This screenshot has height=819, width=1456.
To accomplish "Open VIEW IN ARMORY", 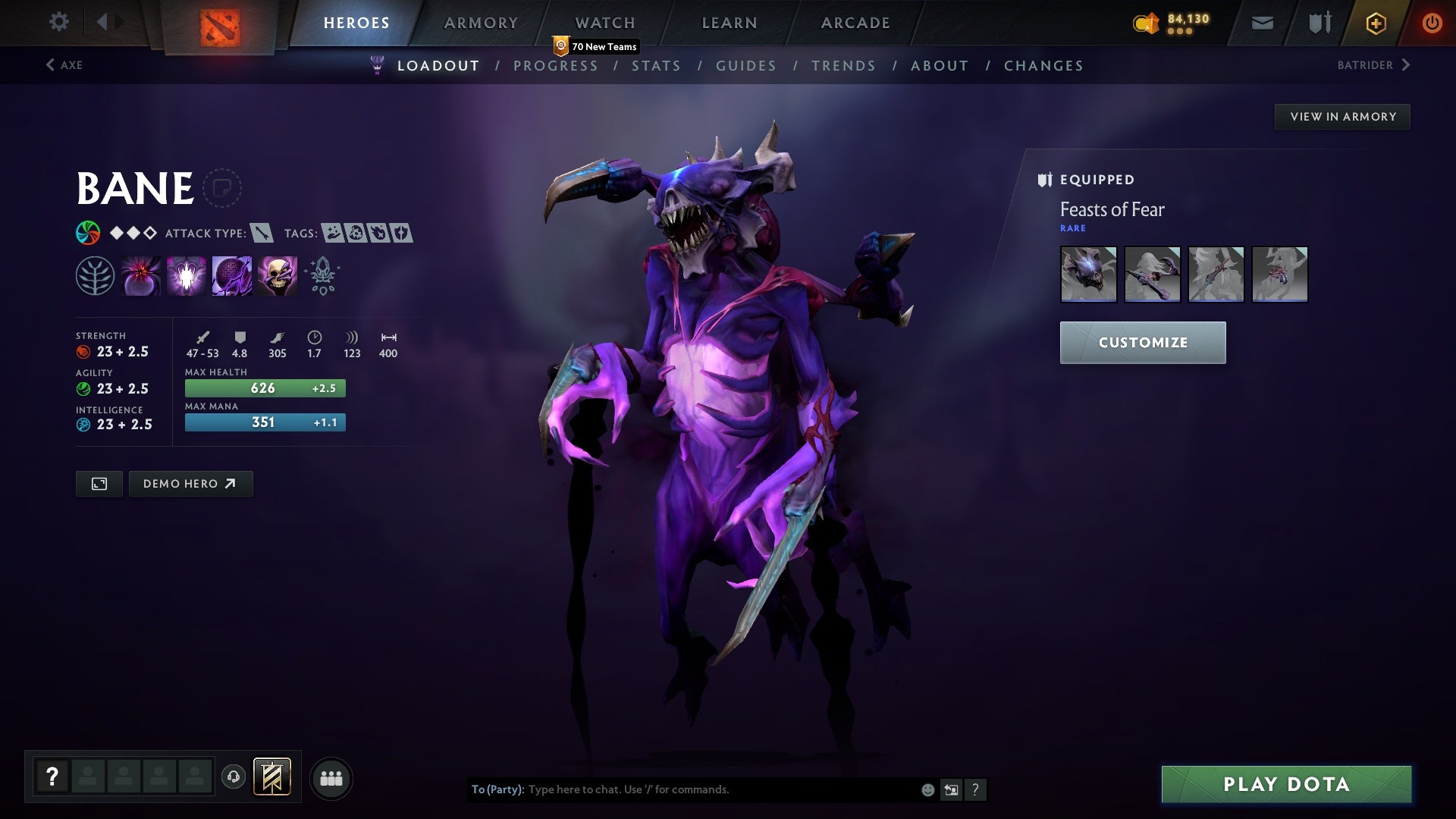I will coord(1342,117).
